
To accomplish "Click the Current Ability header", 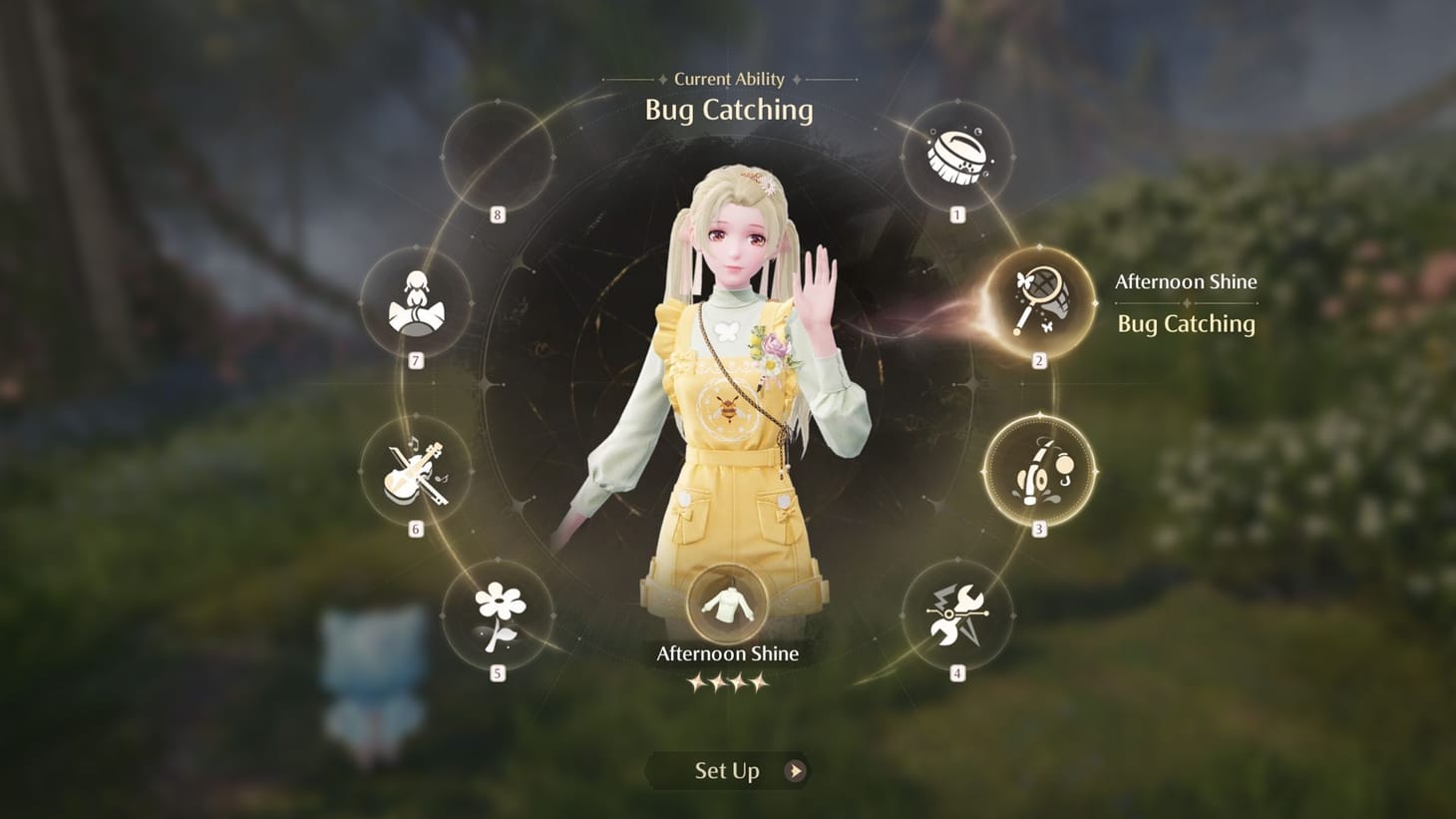I will point(727,79).
